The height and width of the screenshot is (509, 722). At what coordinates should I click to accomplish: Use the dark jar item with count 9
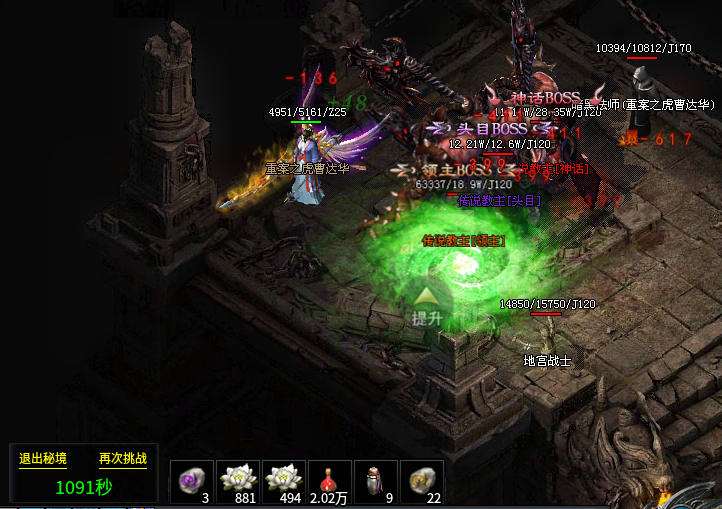tap(376, 481)
